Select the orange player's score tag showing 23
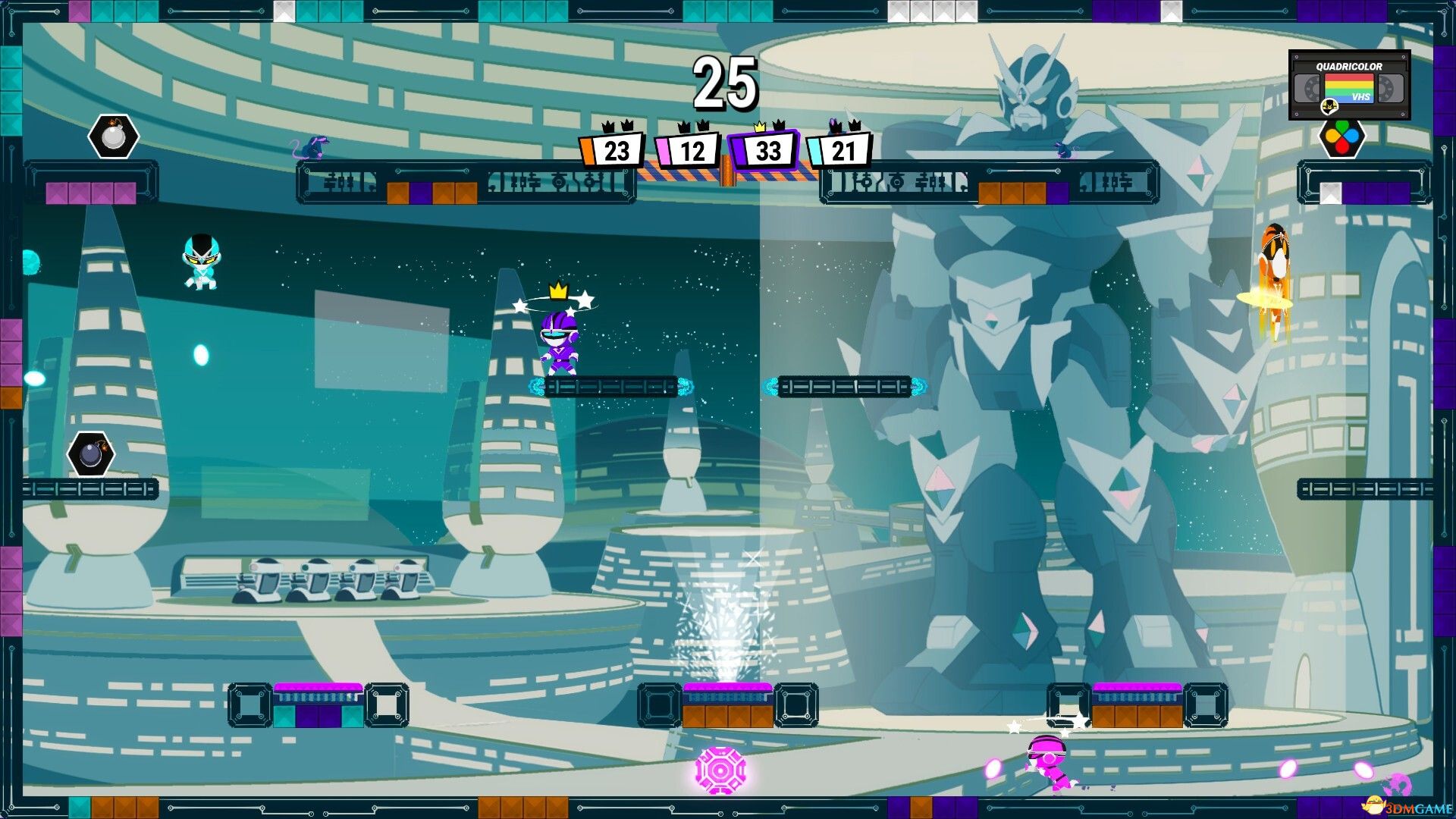 (x=616, y=151)
